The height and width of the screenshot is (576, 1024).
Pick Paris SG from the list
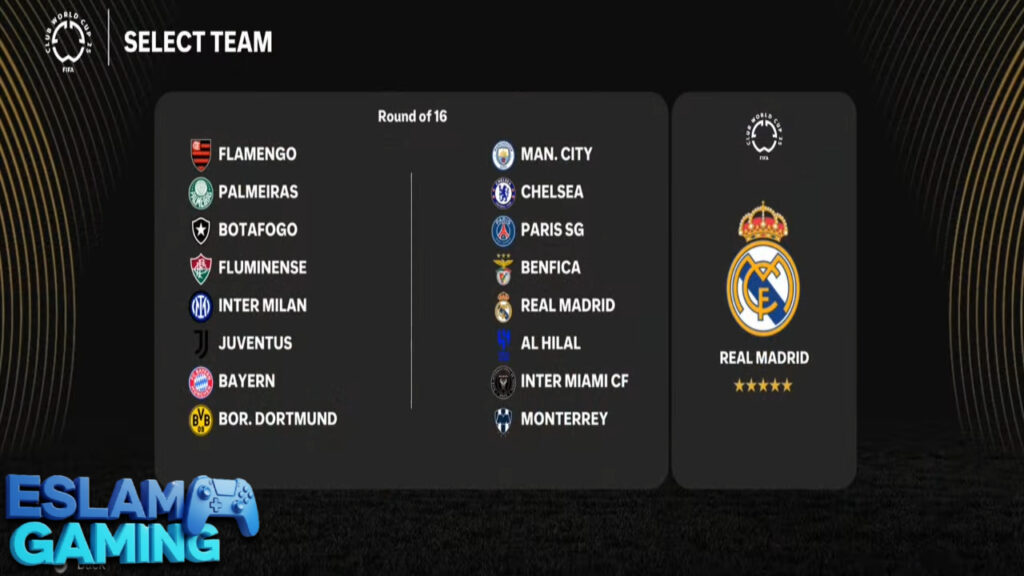(x=551, y=230)
